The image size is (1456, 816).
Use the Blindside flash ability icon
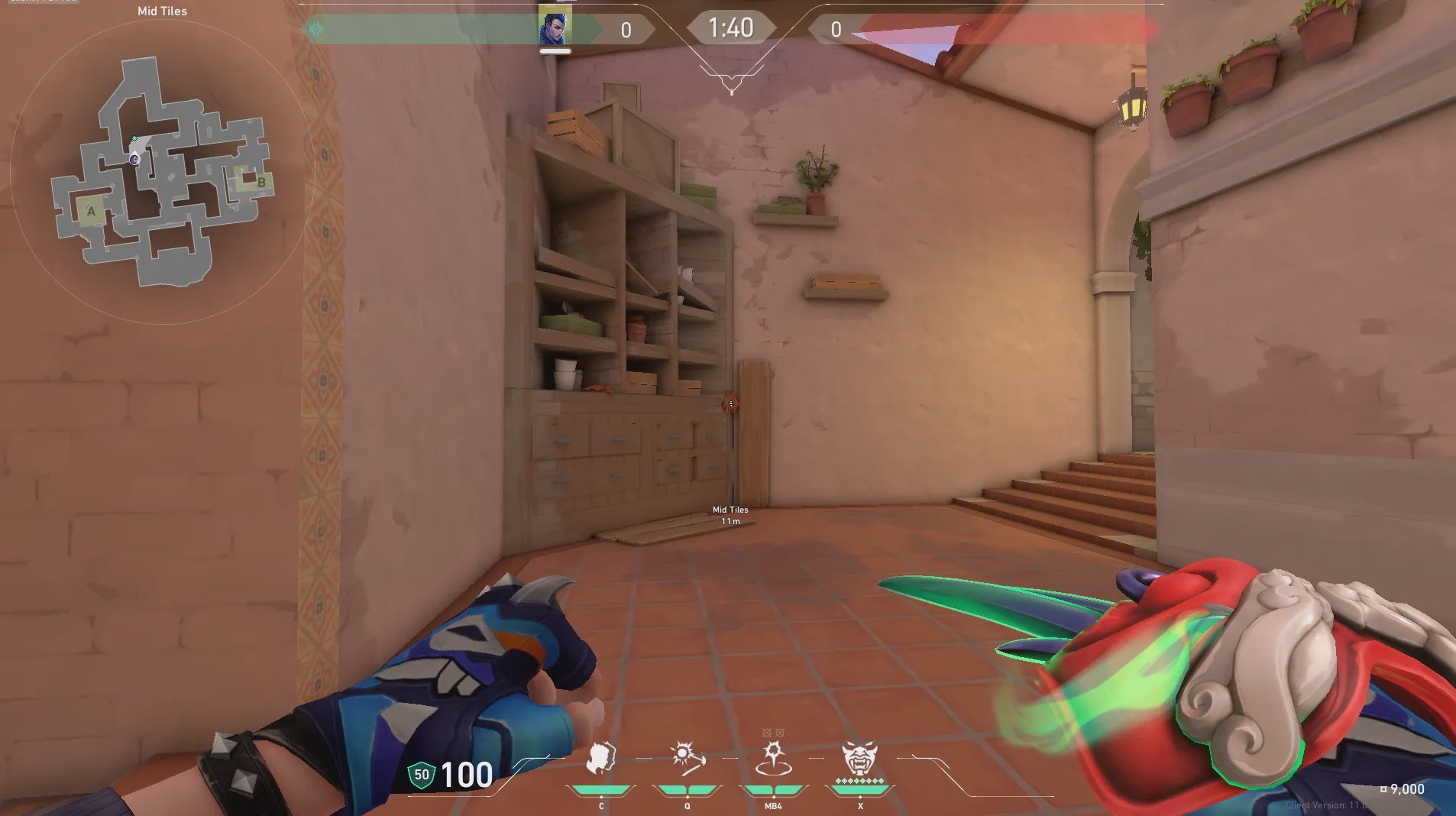687,759
